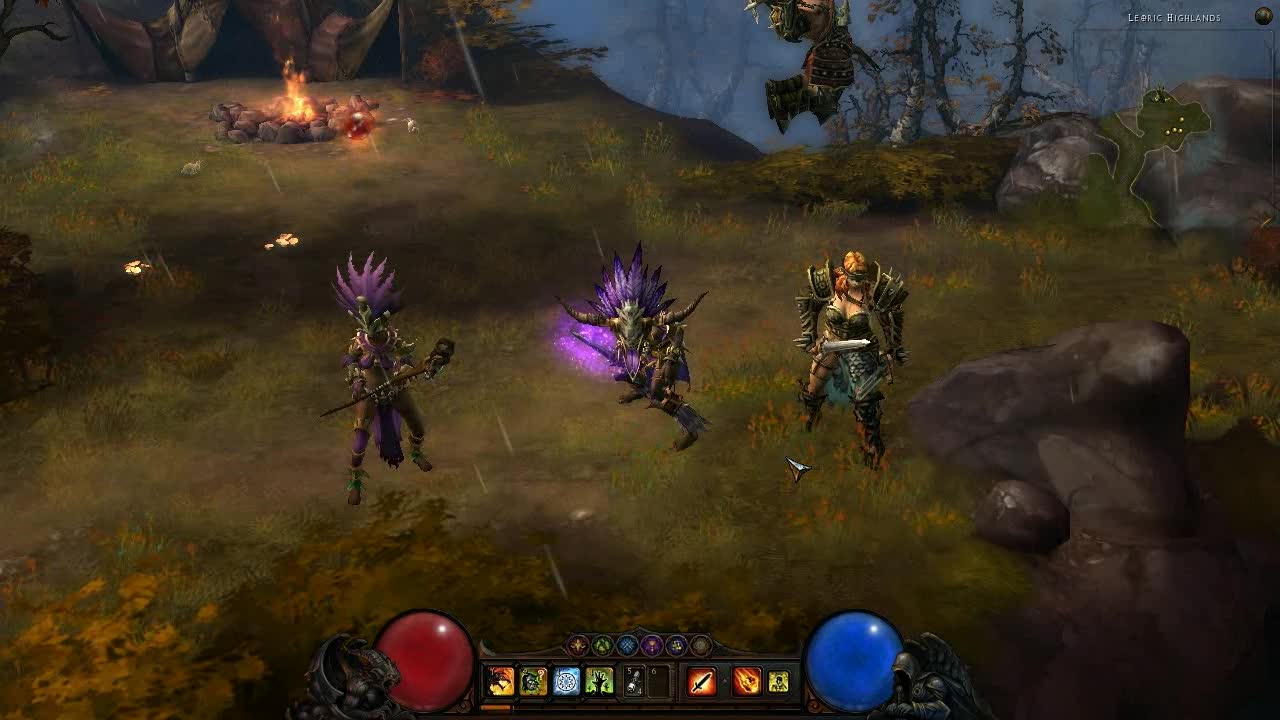
Task: Click the yellow-green character icon on the hotbar
Action: (778, 682)
